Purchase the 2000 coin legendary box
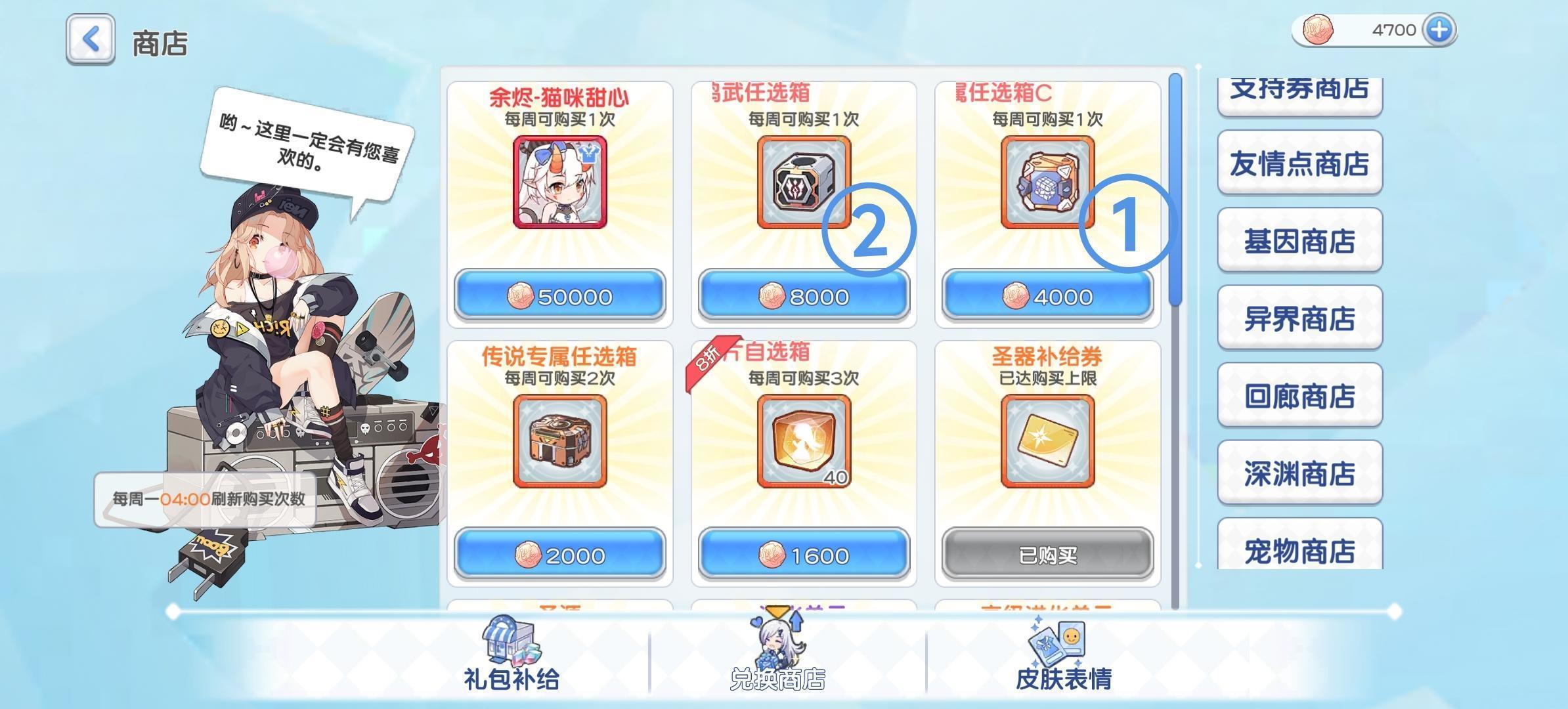 tap(559, 553)
